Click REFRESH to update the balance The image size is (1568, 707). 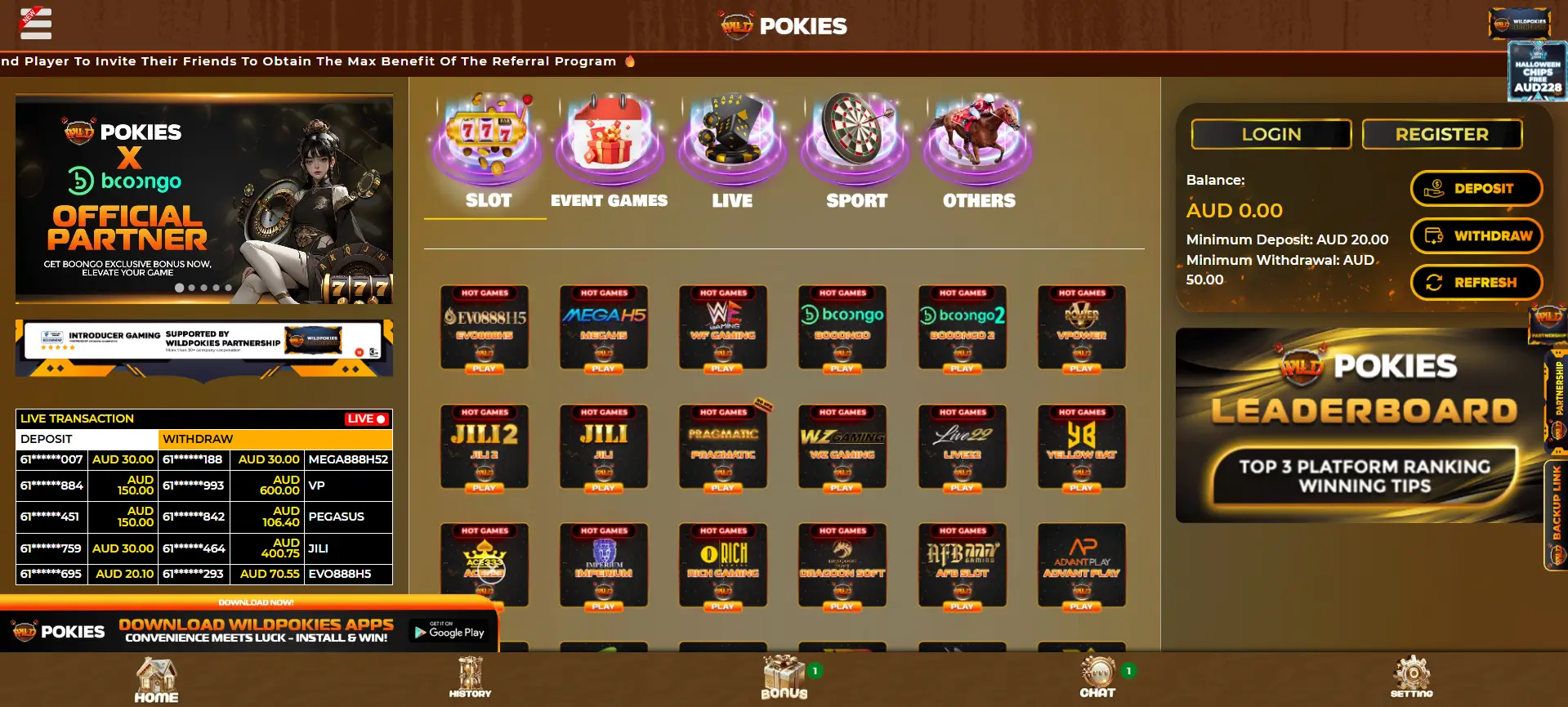coord(1476,282)
